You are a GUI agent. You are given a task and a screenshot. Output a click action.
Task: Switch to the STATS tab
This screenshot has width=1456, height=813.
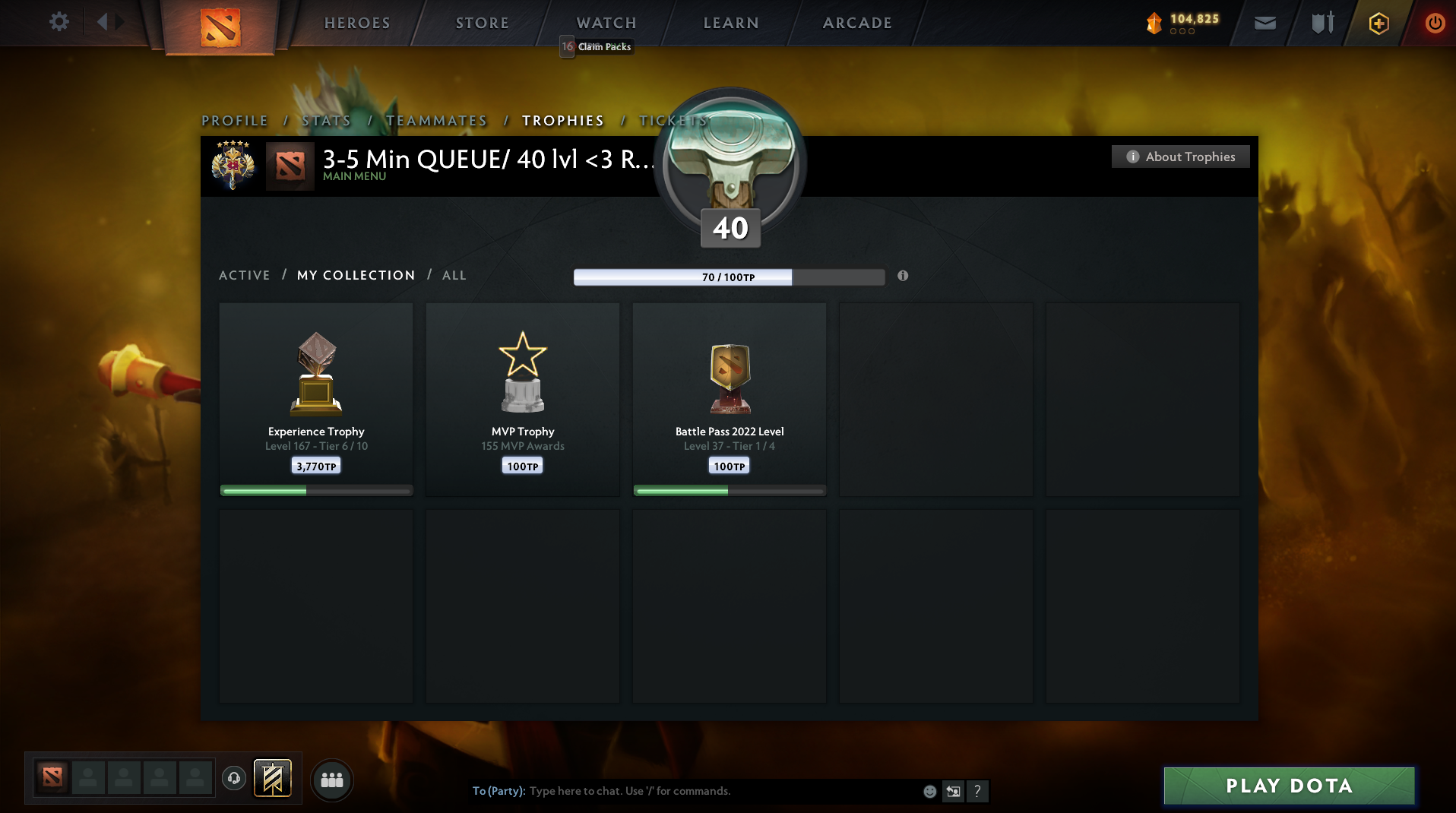[326, 120]
